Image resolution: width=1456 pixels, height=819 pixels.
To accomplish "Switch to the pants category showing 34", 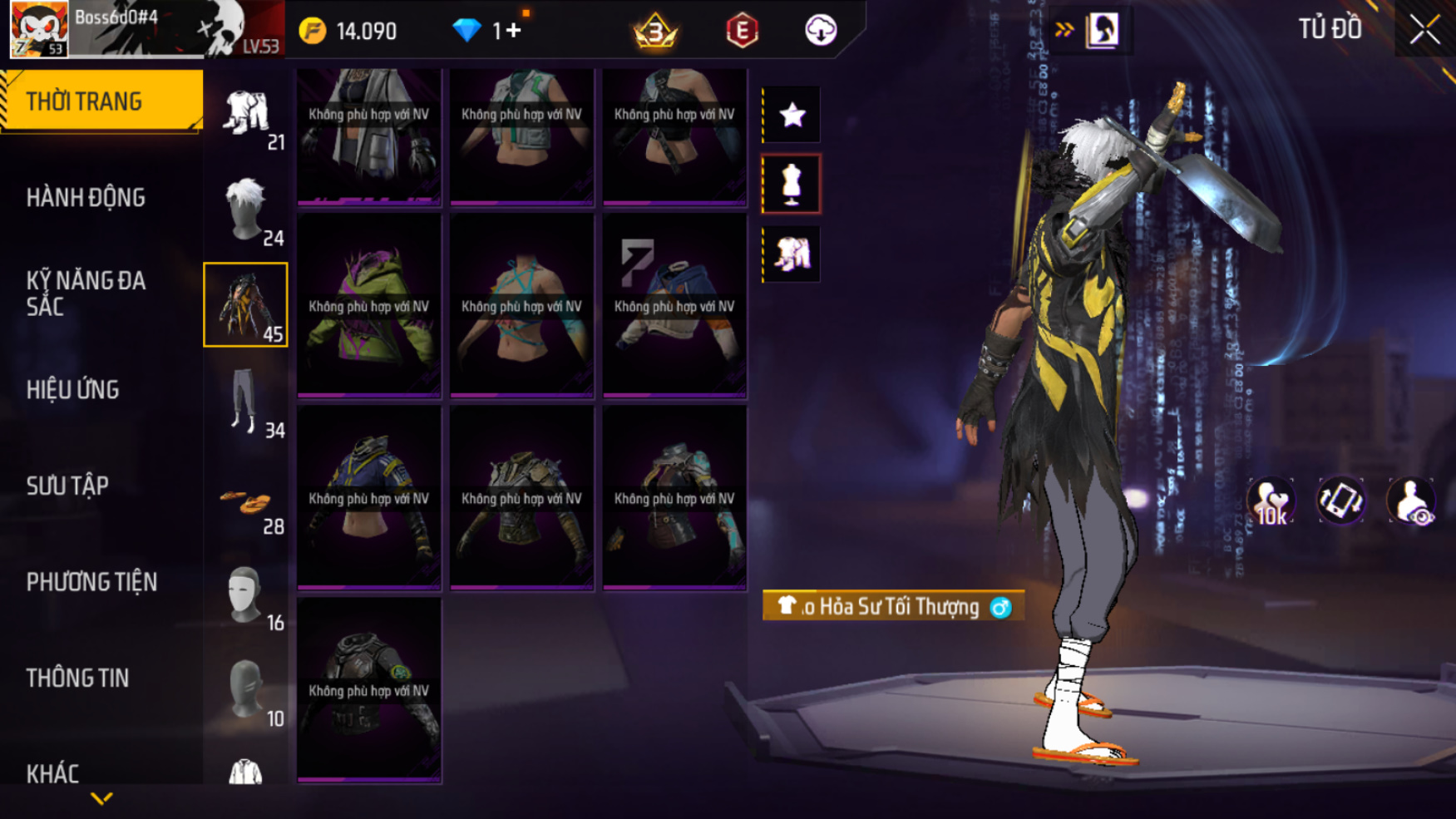I will pos(246,402).
